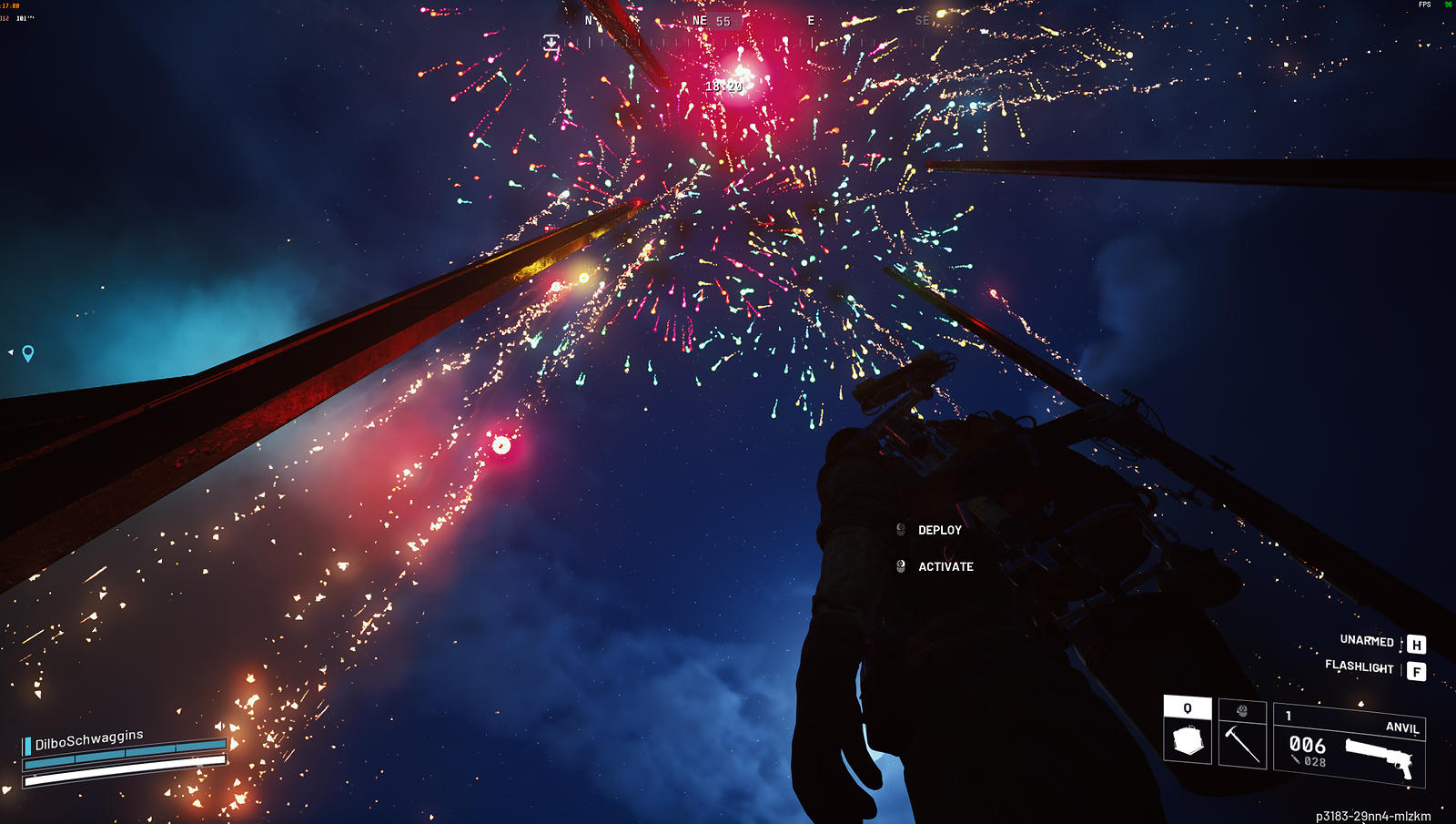Image resolution: width=1456 pixels, height=824 pixels.
Task: Select the DilboSchwaggins player nameplate
Action: tap(89, 740)
